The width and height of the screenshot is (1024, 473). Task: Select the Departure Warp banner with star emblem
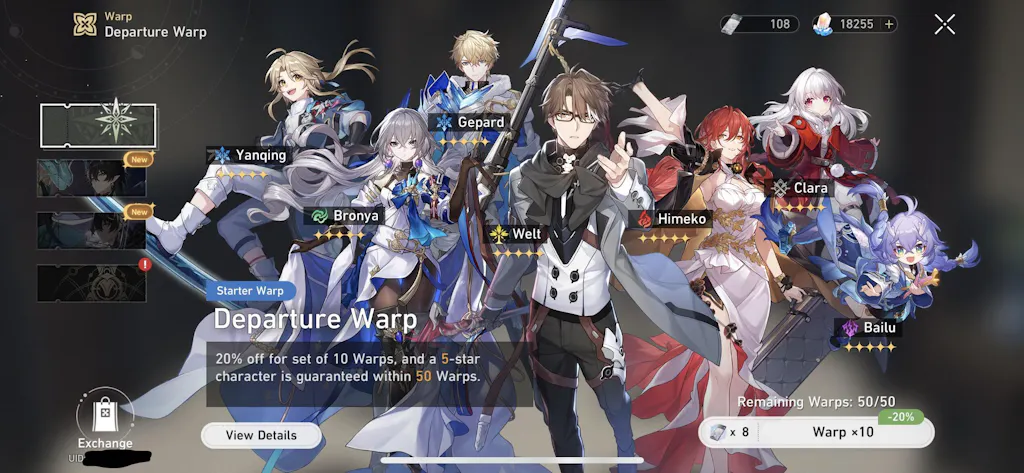click(x=98, y=126)
